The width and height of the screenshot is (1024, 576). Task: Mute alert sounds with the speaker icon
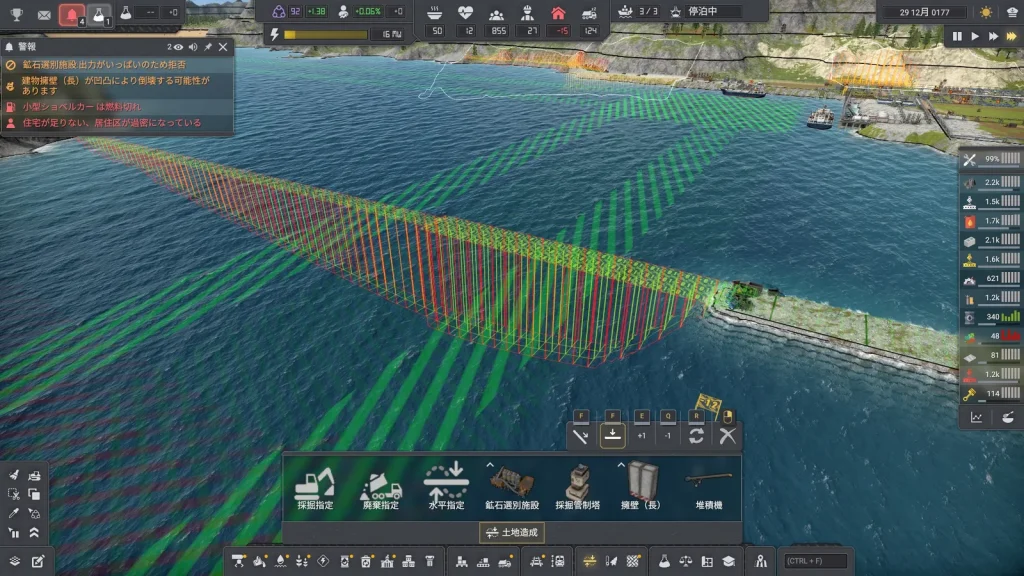(192, 47)
